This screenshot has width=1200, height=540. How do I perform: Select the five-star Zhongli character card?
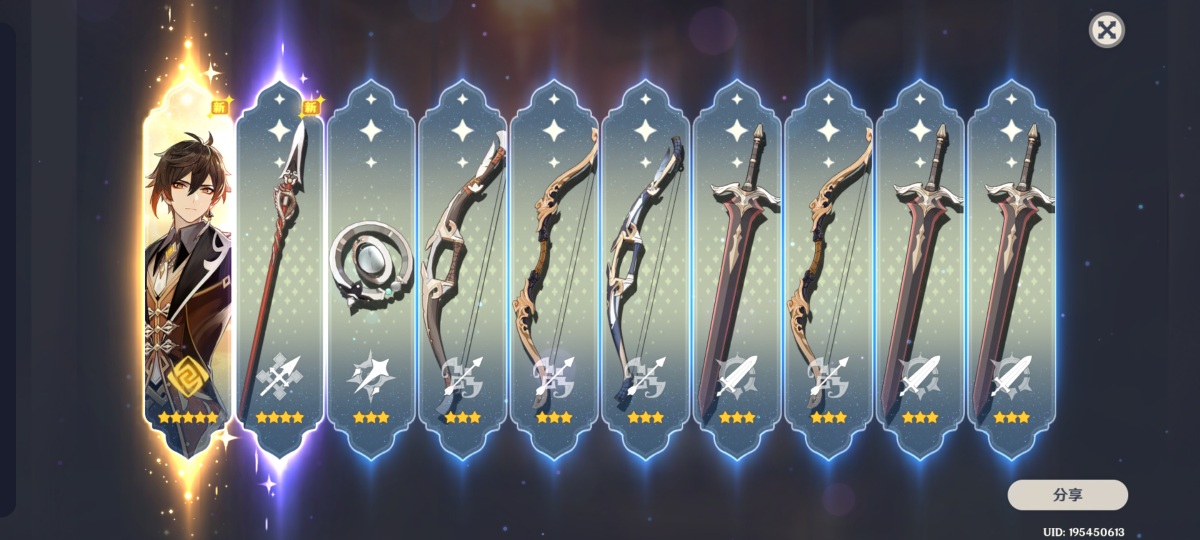click(x=188, y=270)
